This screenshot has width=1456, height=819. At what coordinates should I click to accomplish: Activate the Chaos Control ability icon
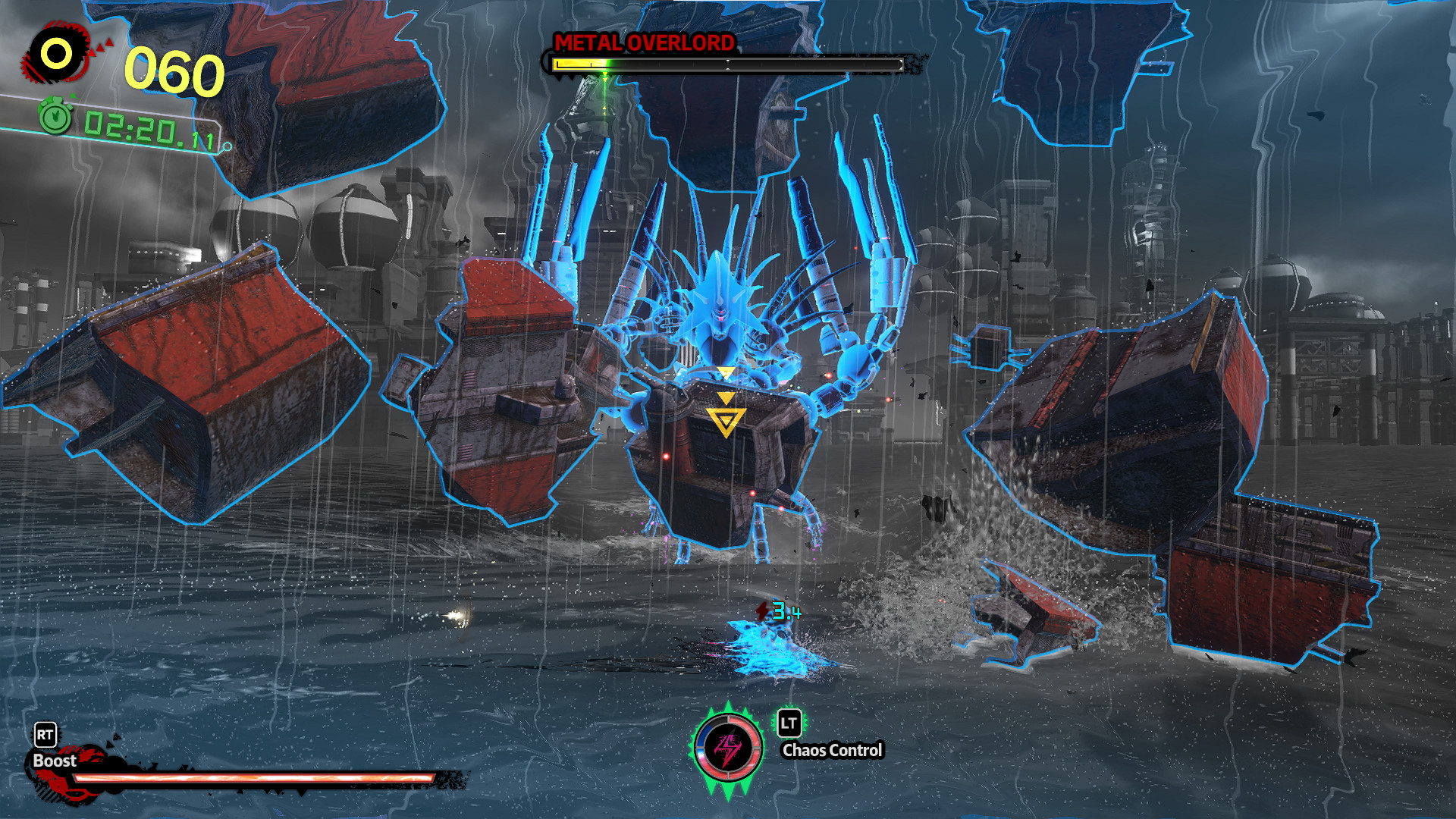click(x=728, y=749)
